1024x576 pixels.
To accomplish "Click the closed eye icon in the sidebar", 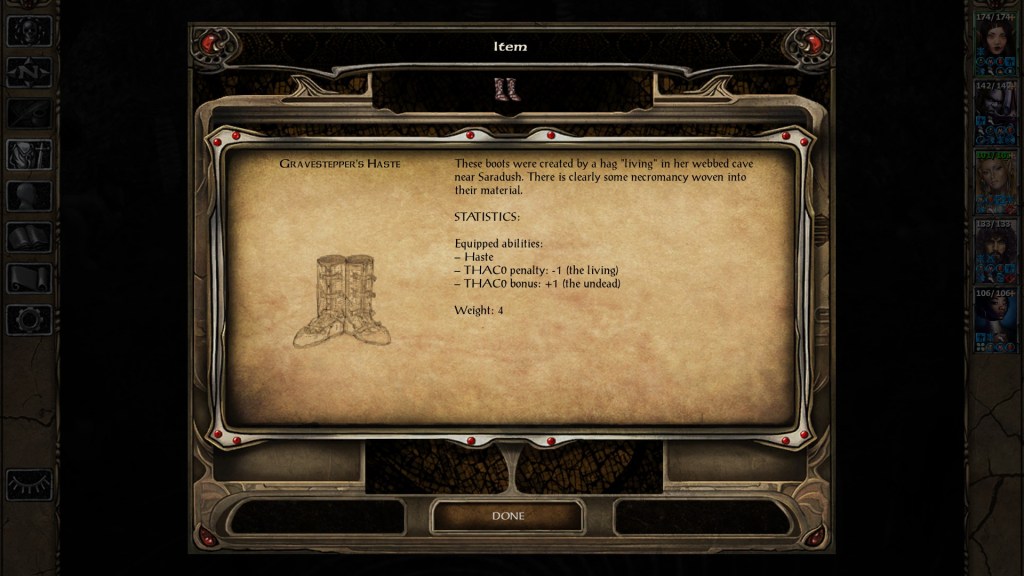I will coord(29,484).
